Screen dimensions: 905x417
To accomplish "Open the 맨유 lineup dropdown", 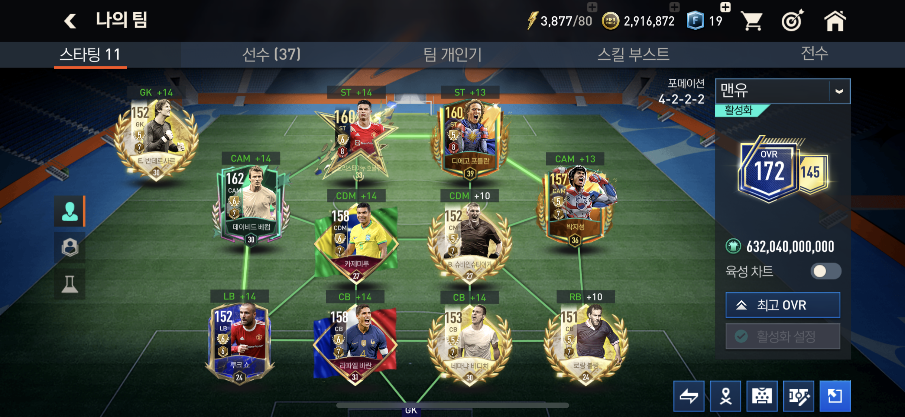I will click(784, 91).
